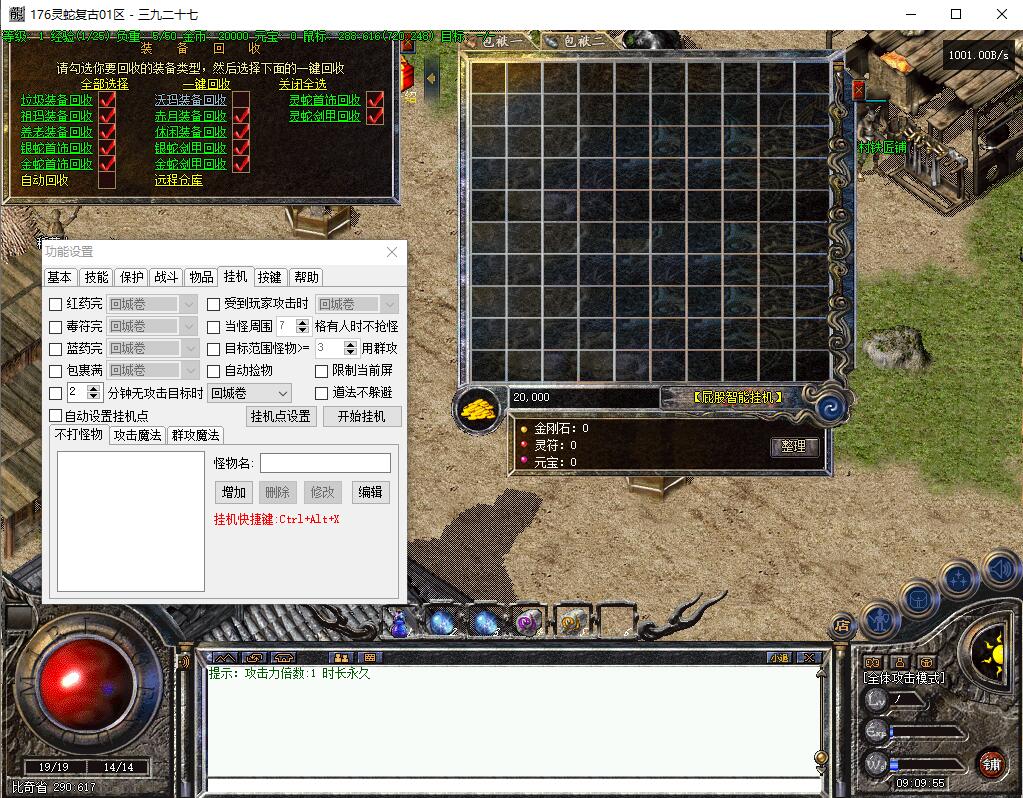Switch to the 攻击魔法 sub-tab
Viewport: 1023px width, 798px height.
click(x=138, y=435)
